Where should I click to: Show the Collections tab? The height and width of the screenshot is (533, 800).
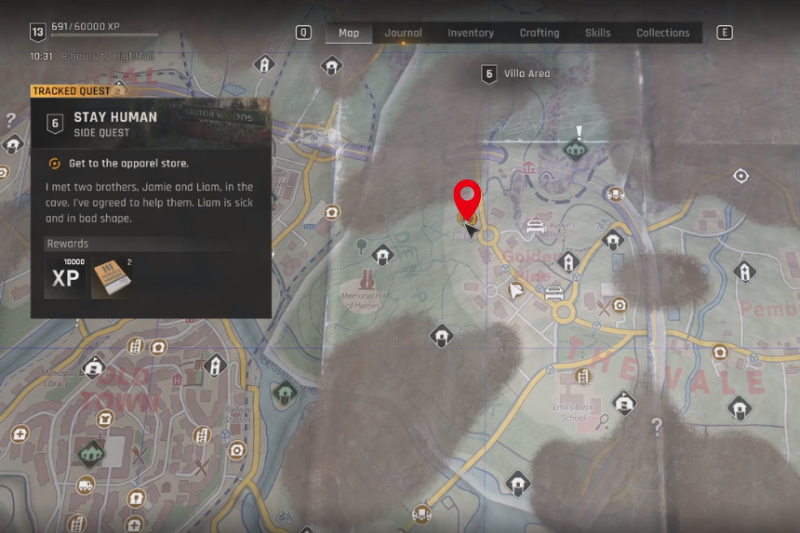tap(663, 33)
